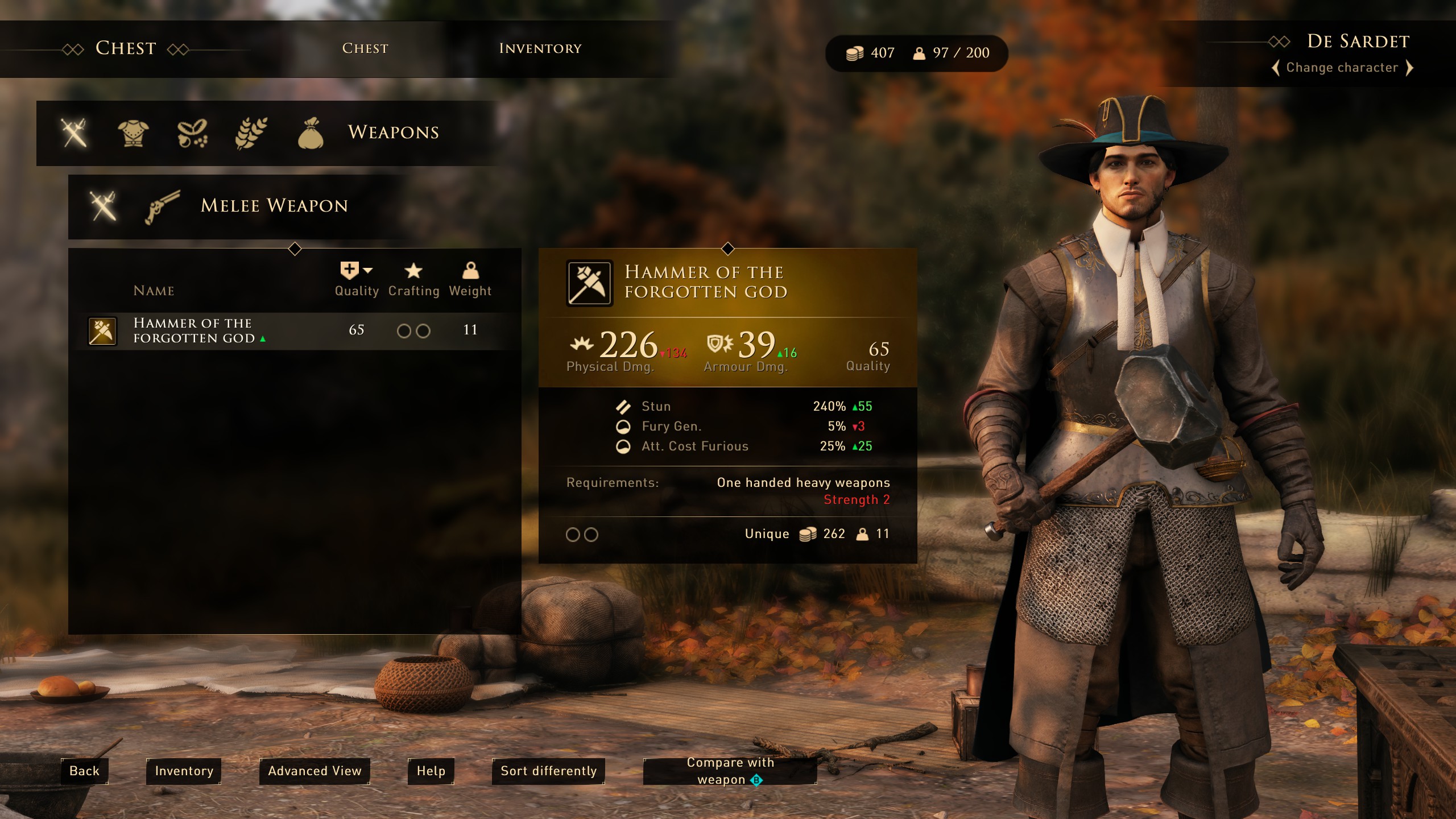Viewport: 1456px width, 819px height.
Task: Switch to Advanced View
Action: 315,771
